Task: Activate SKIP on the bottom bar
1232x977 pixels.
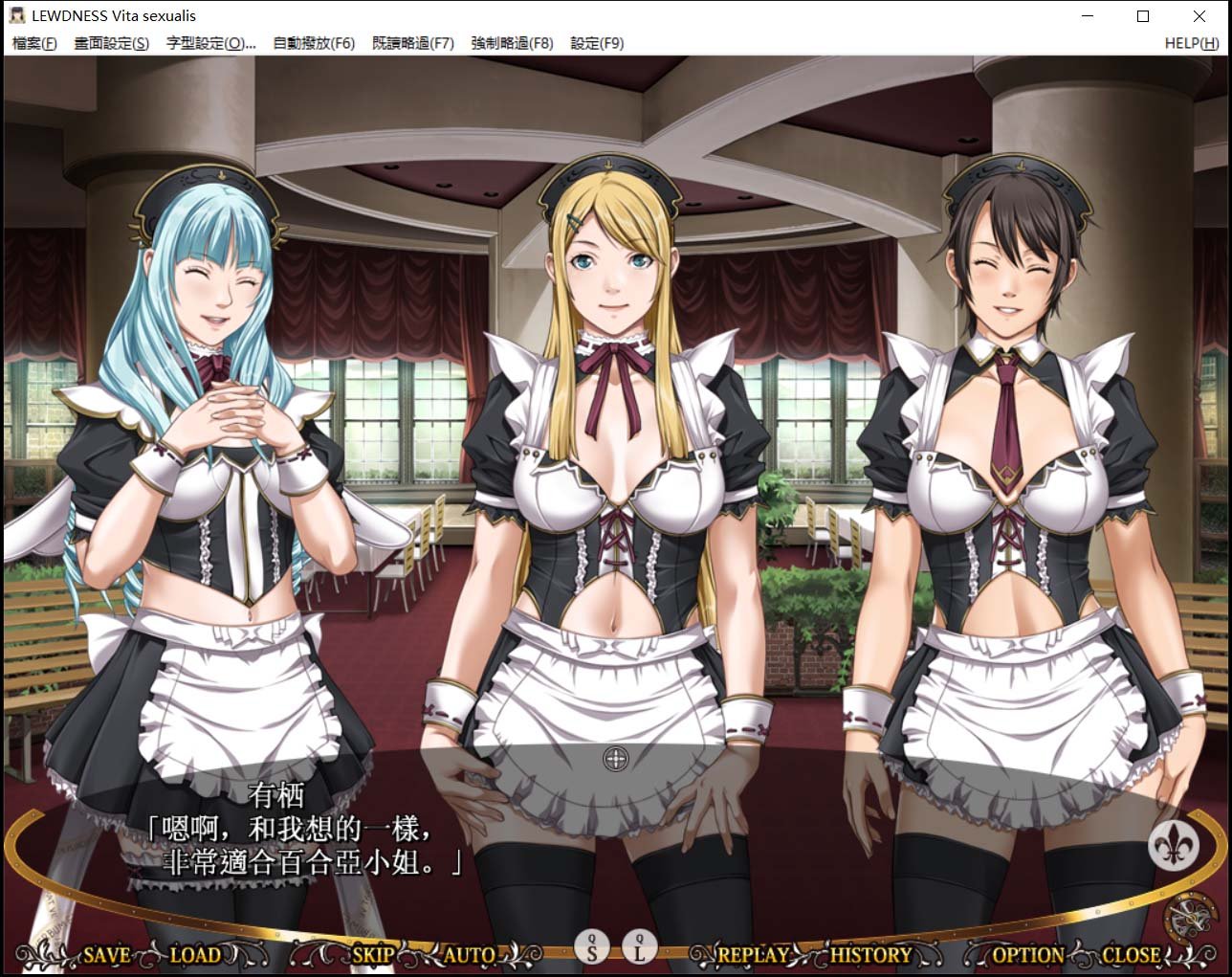Action: coord(372,954)
